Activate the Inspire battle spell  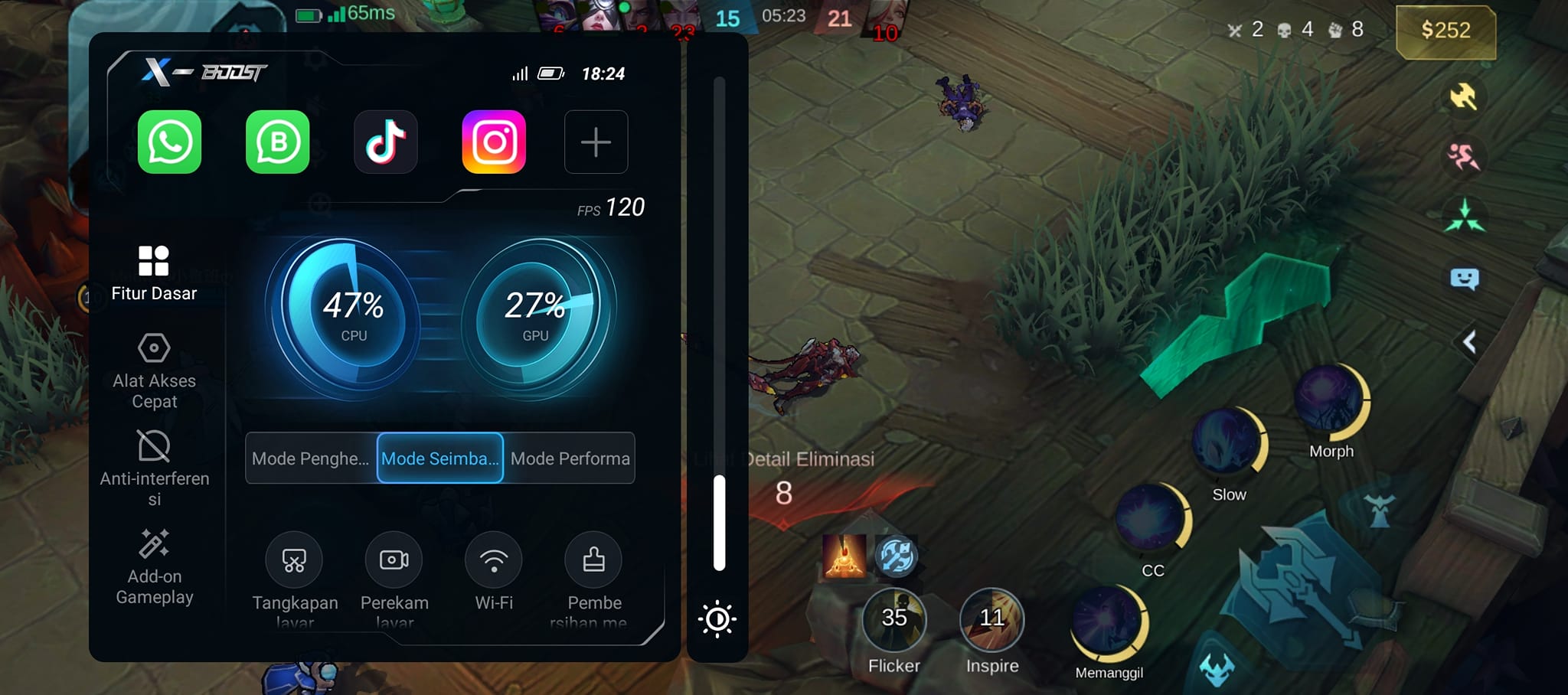coord(991,620)
